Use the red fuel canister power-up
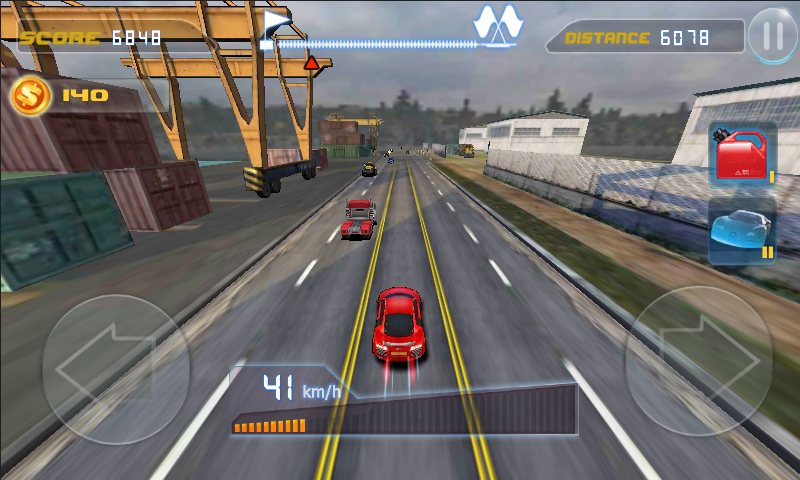This screenshot has height=480, width=800. tap(742, 155)
